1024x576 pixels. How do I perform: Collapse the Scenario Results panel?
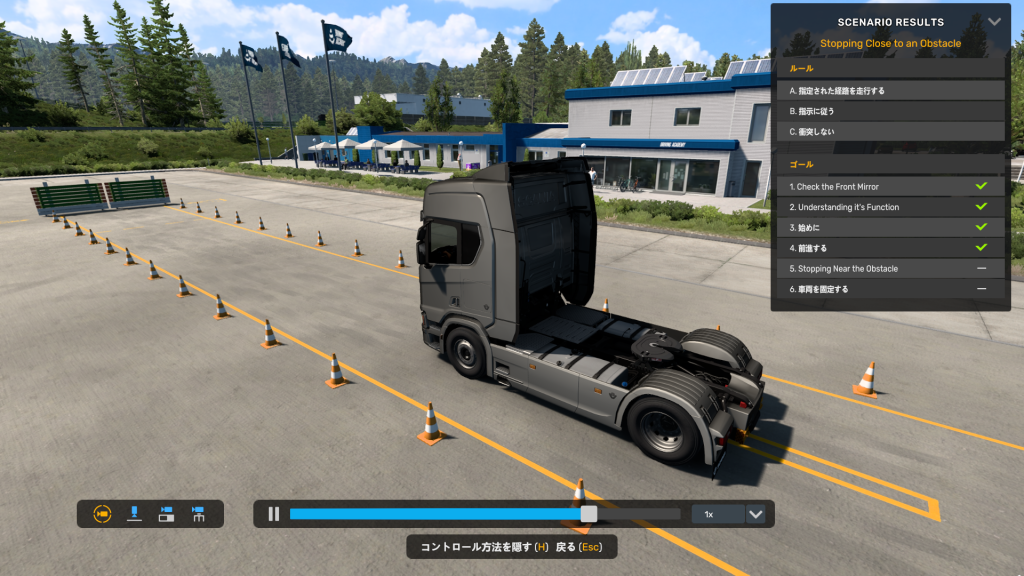click(994, 21)
